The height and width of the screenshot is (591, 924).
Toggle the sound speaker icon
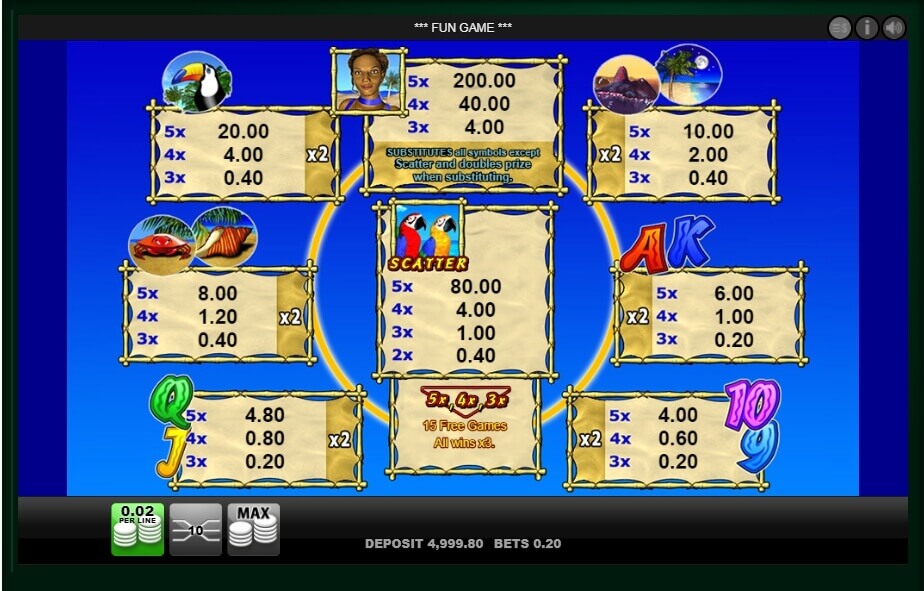tap(893, 28)
